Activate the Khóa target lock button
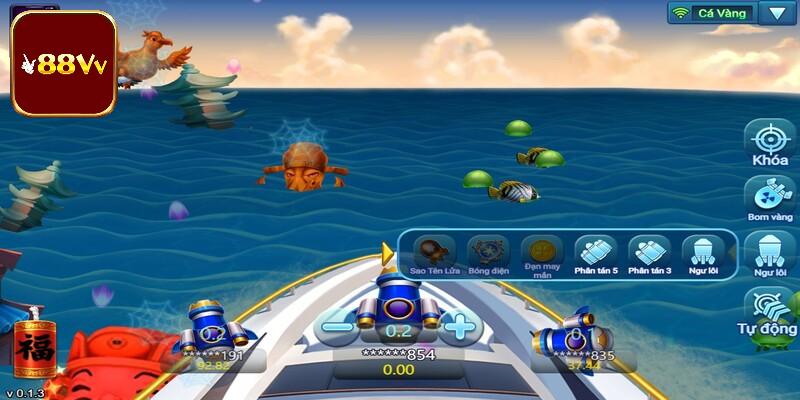 [770, 143]
